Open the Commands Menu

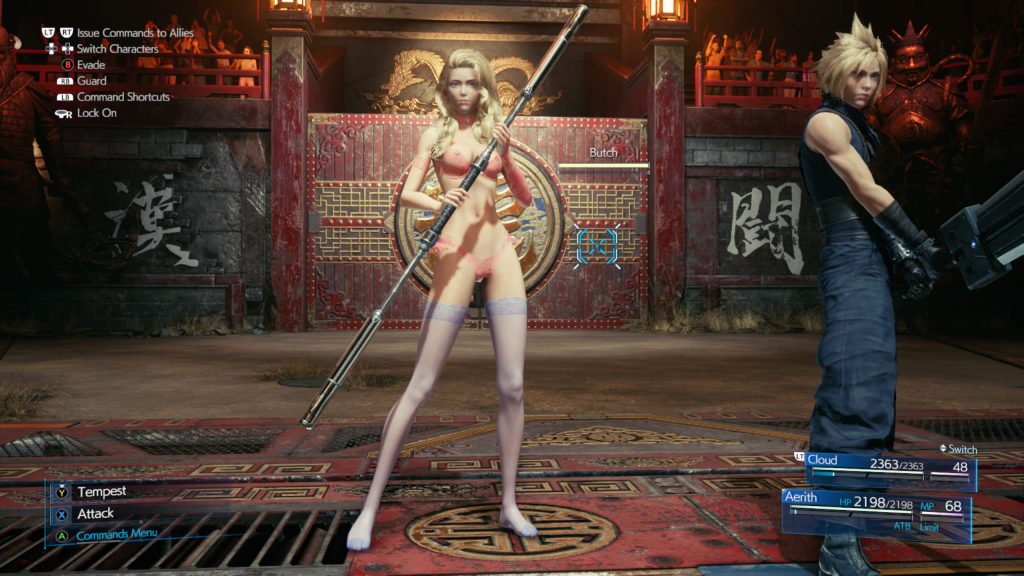pos(116,534)
